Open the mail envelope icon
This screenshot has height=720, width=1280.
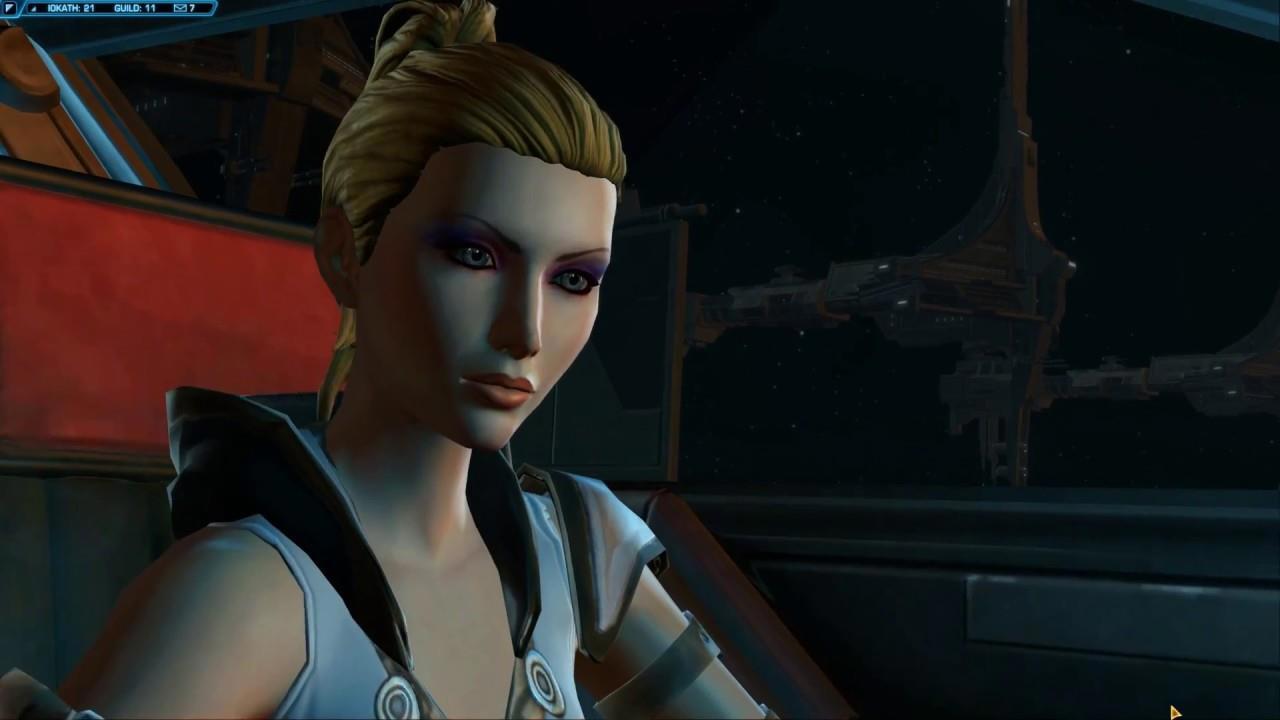[180, 8]
